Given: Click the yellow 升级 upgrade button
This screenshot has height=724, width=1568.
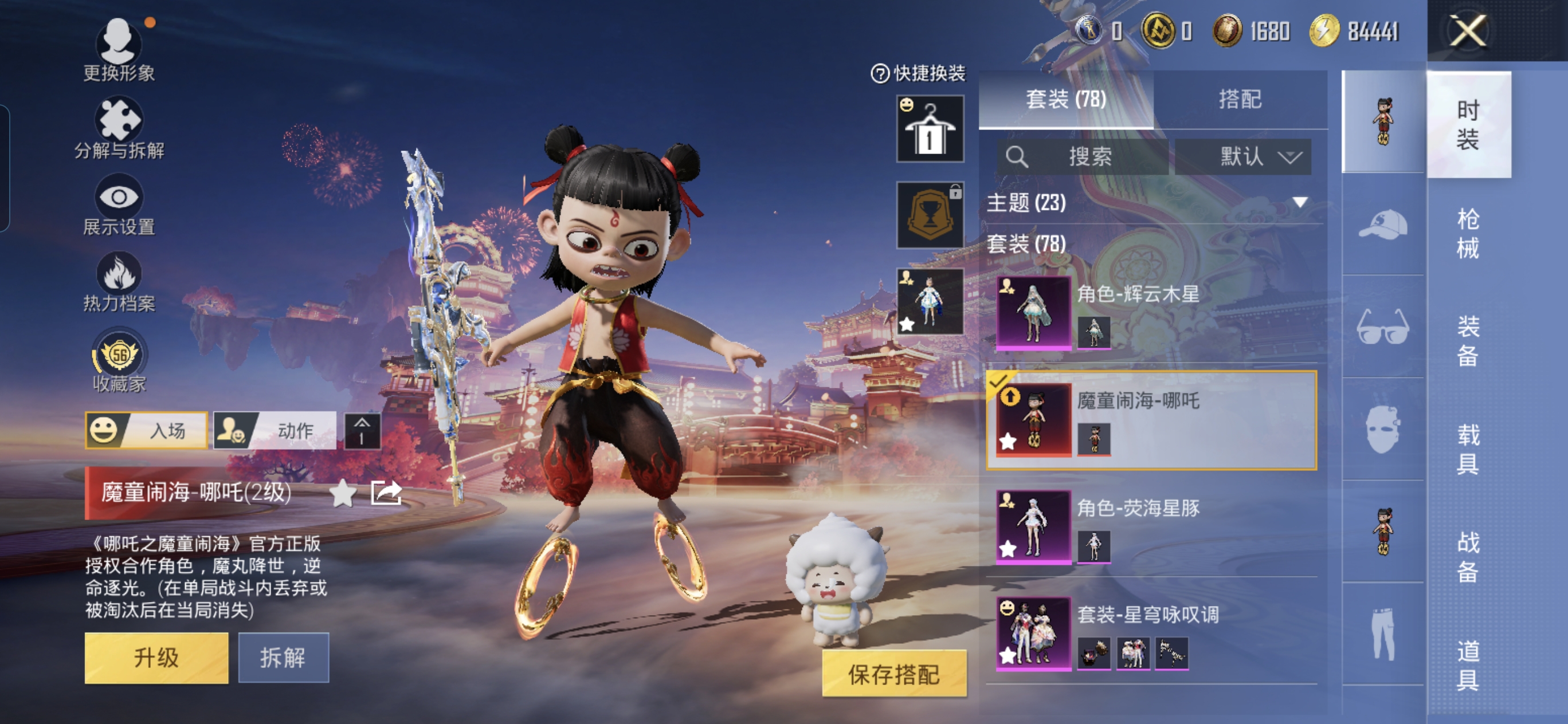Looking at the screenshot, I should click(156, 657).
